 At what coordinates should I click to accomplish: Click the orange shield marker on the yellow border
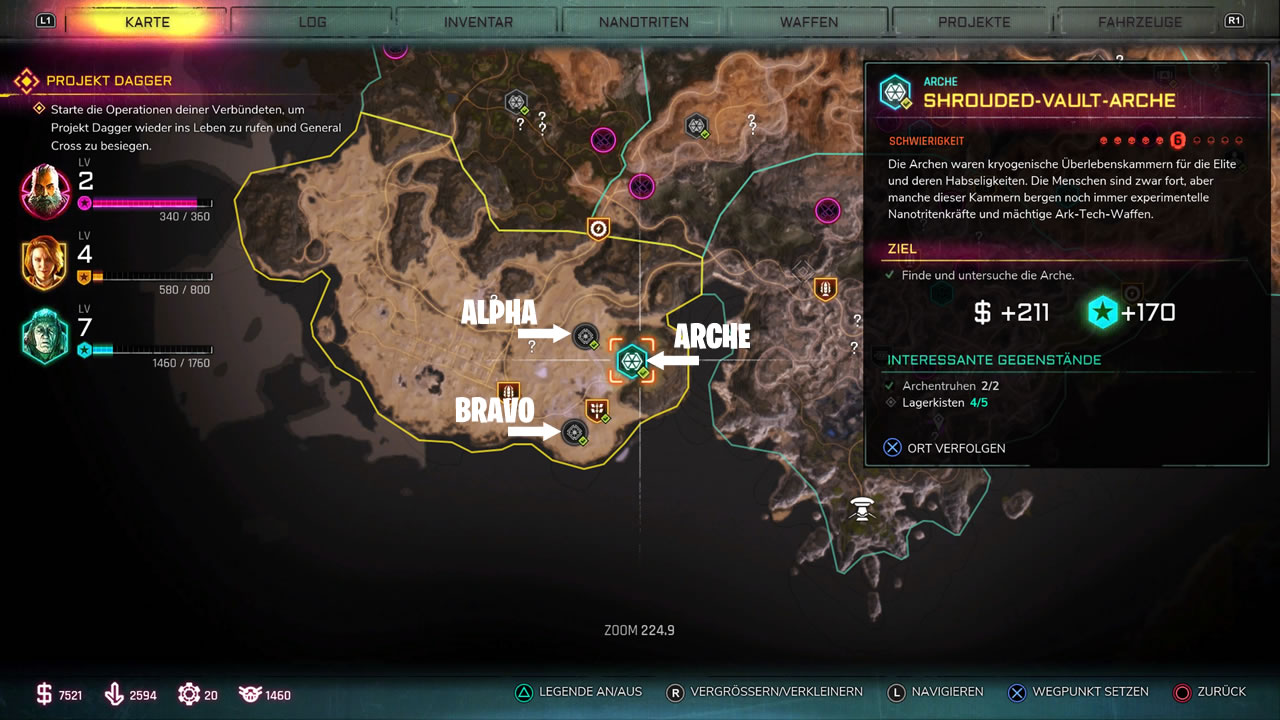598,229
